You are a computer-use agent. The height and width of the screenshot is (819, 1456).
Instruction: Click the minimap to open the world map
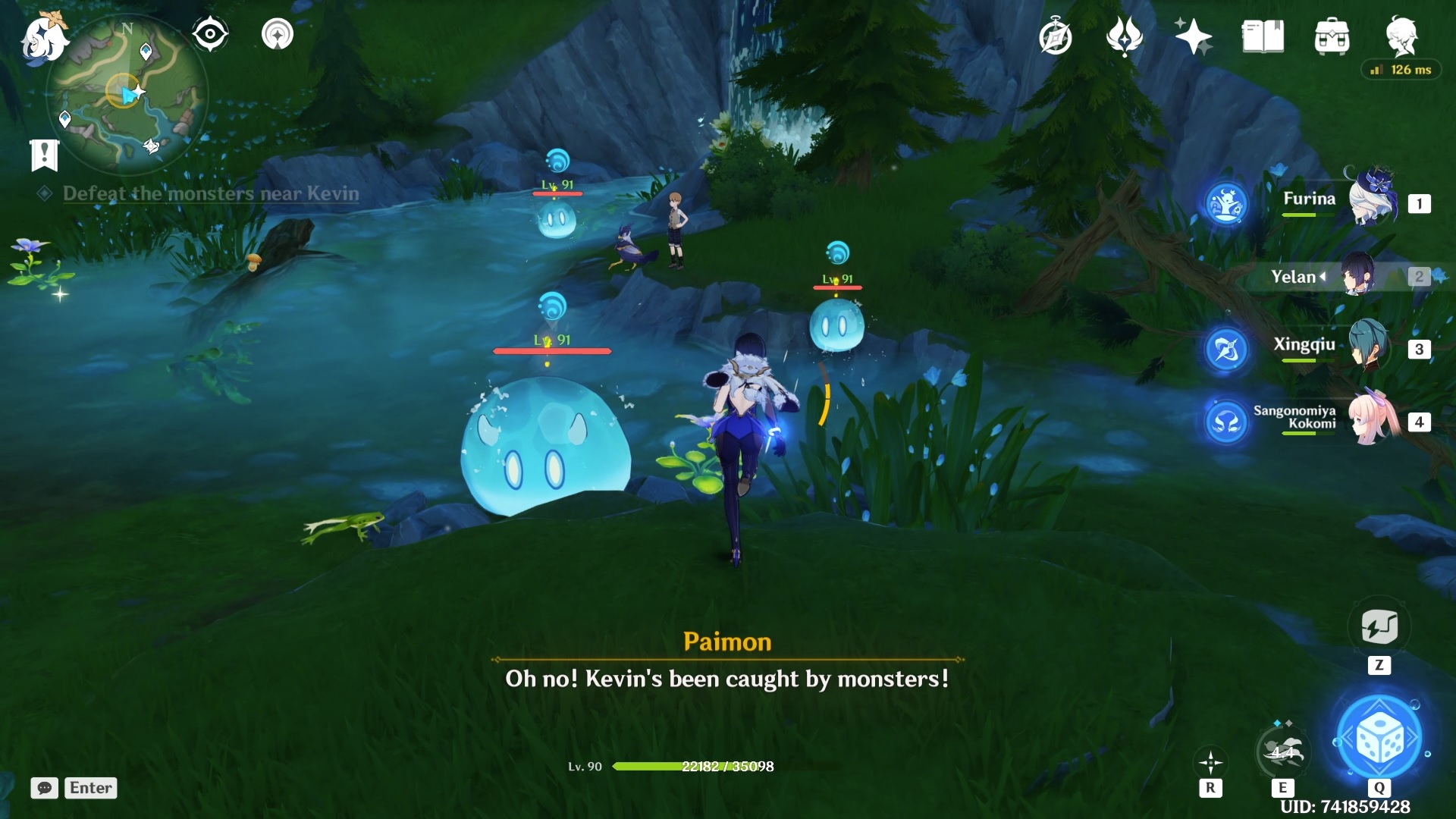(125, 91)
